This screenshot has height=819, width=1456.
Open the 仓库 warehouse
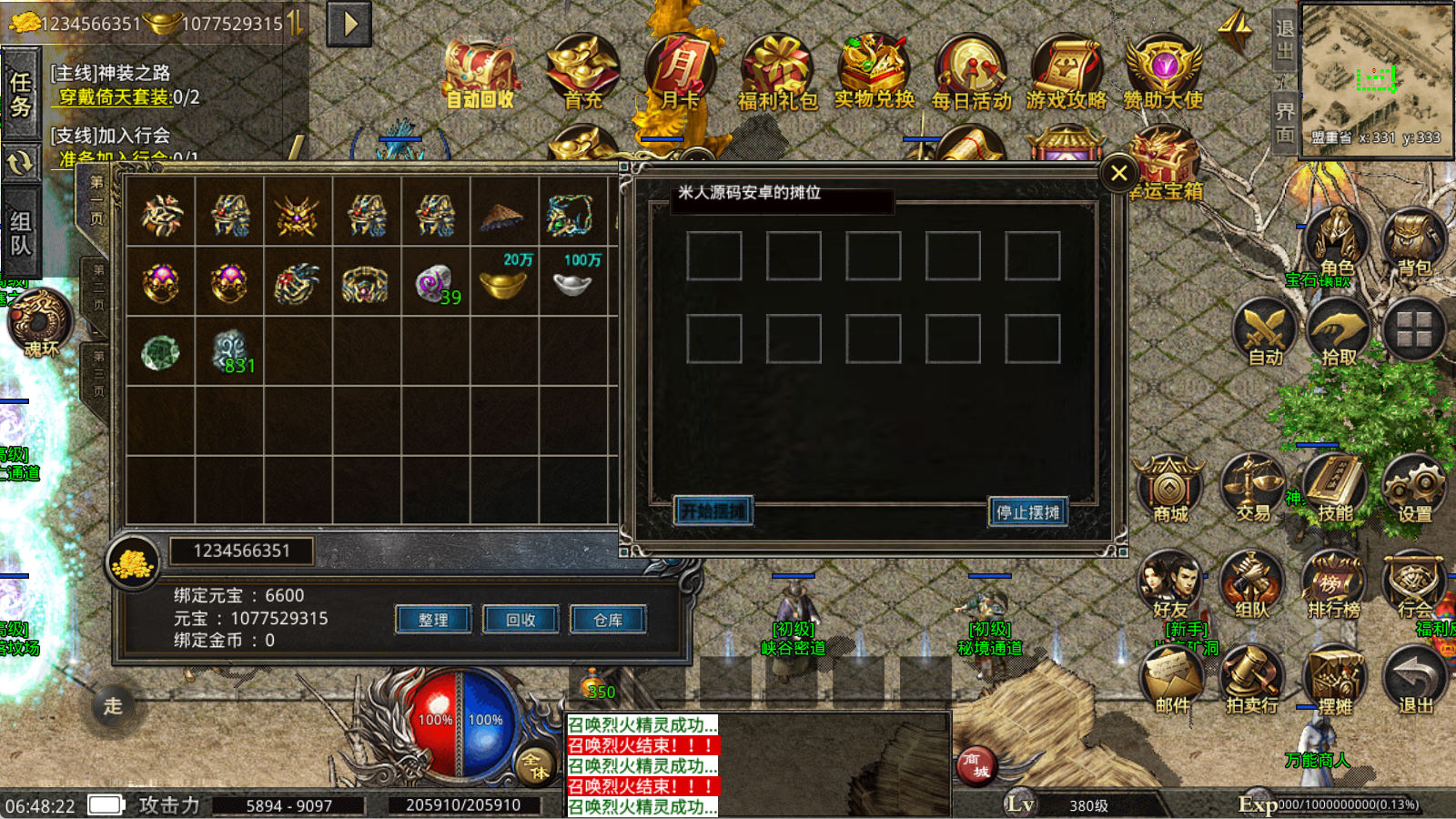click(x=608, y=620)
